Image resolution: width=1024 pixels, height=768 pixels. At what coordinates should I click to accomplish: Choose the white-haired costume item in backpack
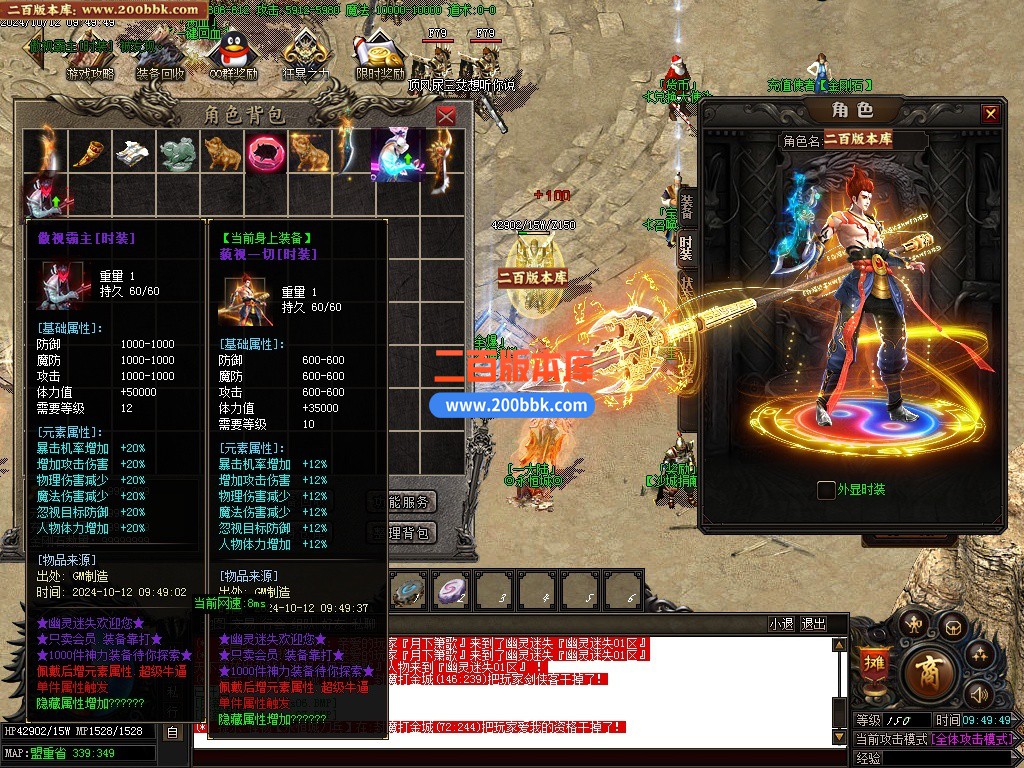tap(397, 153)
